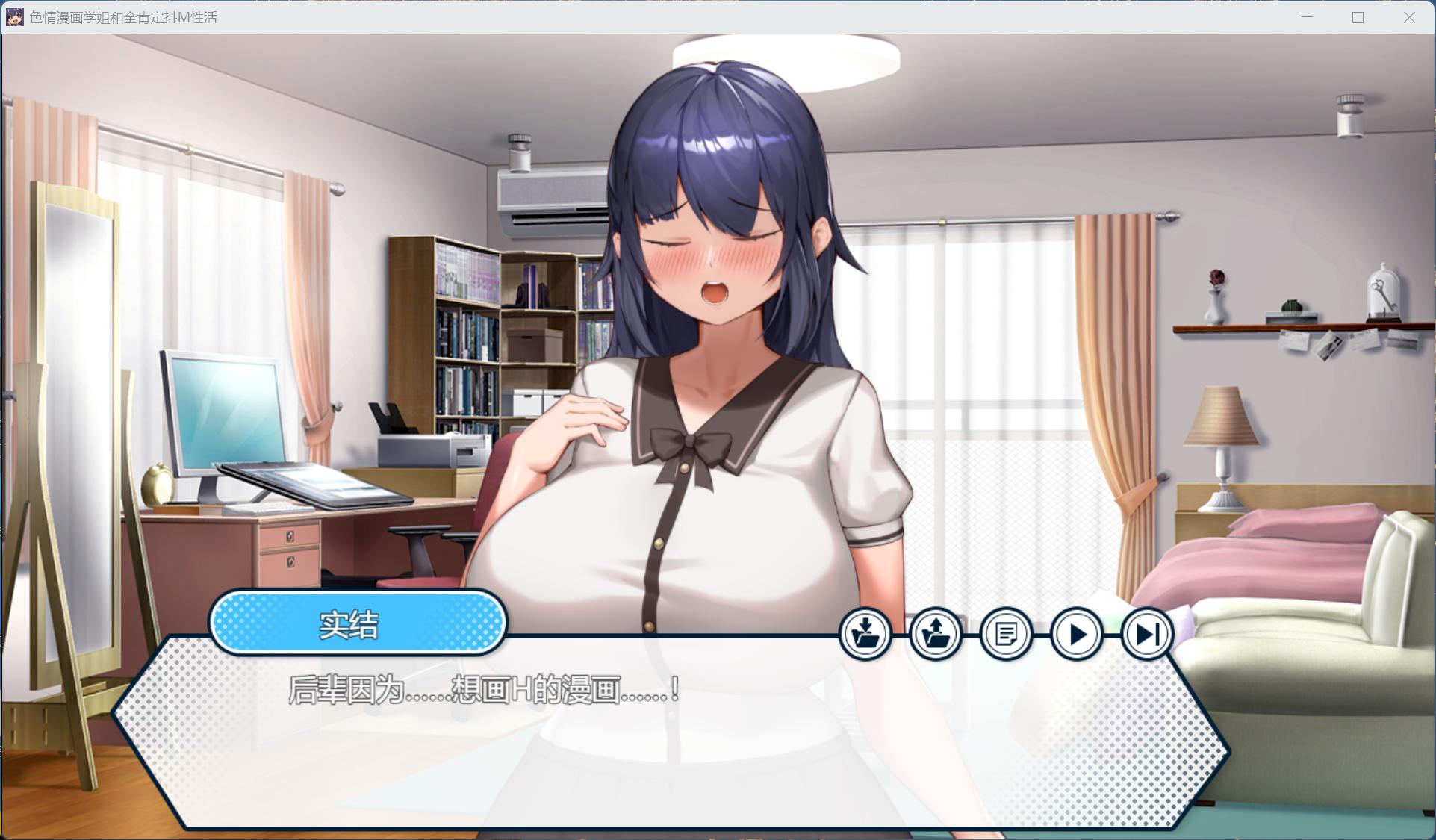The width and height of the screenshot is (1436, 840).
Task: Minimize the game window
Action: pos(1307,17)
